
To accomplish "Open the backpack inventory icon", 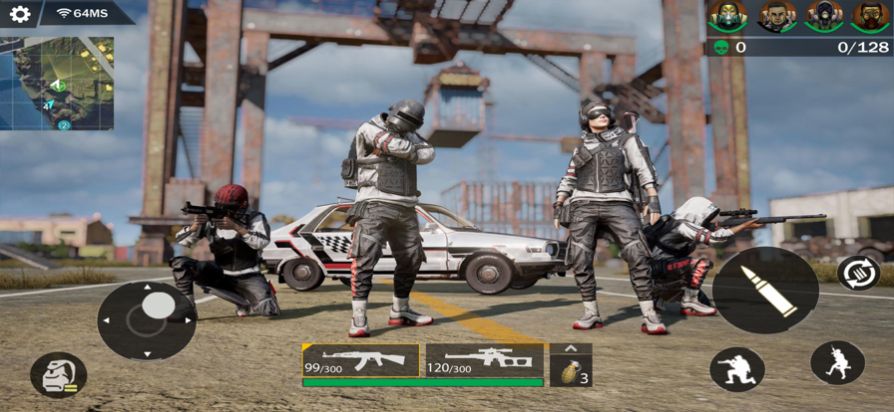I will tap(58, 375).
